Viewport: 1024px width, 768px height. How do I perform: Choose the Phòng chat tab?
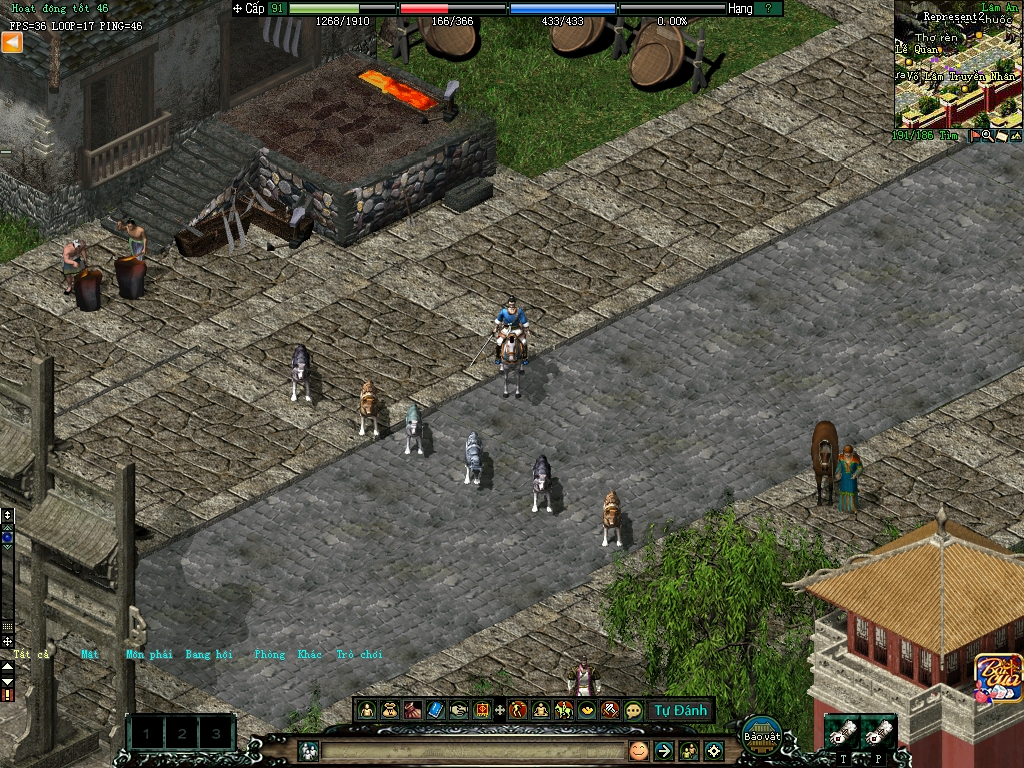click(270, 654)
